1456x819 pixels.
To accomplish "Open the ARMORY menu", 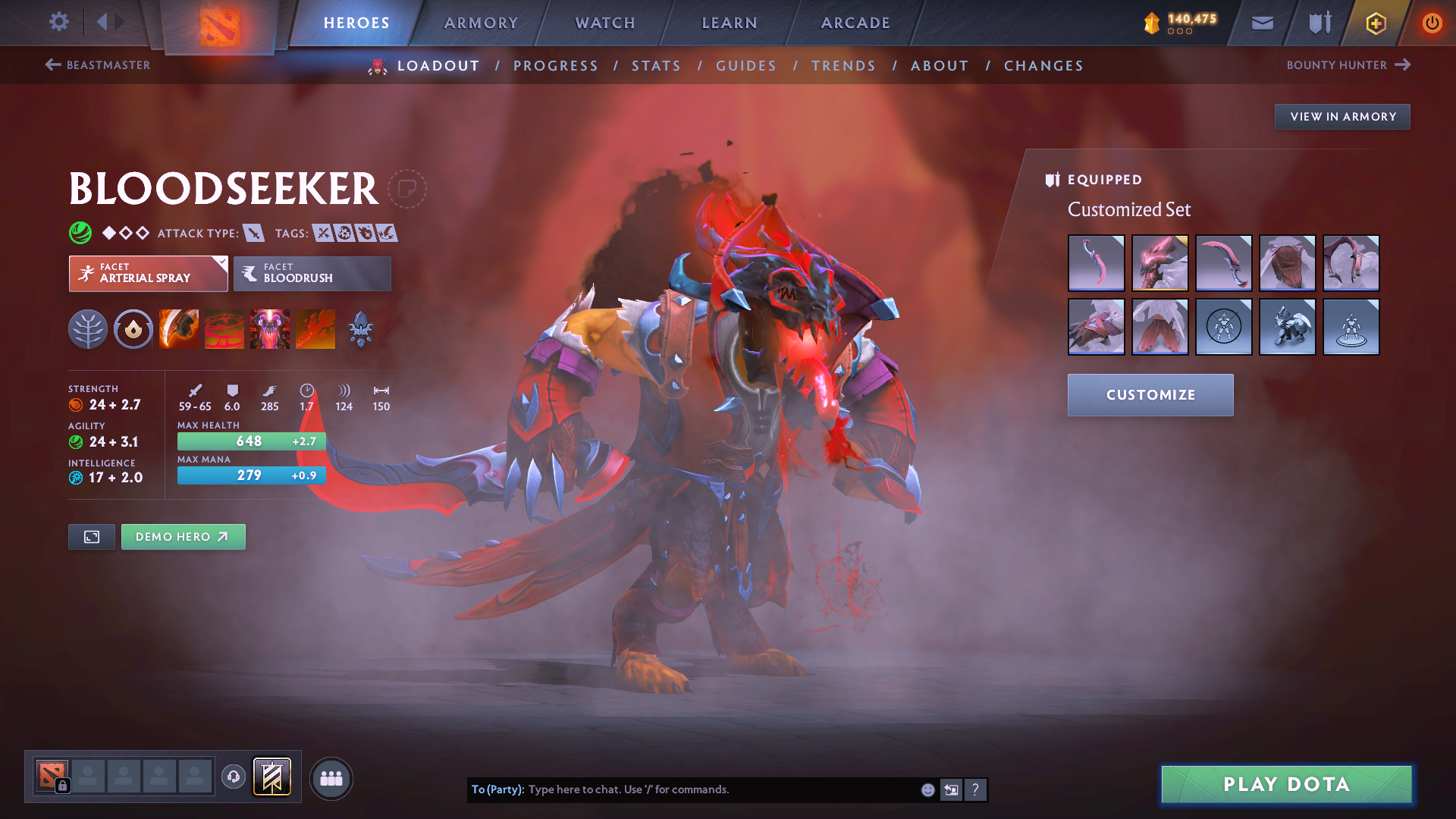I will (480, 23).
